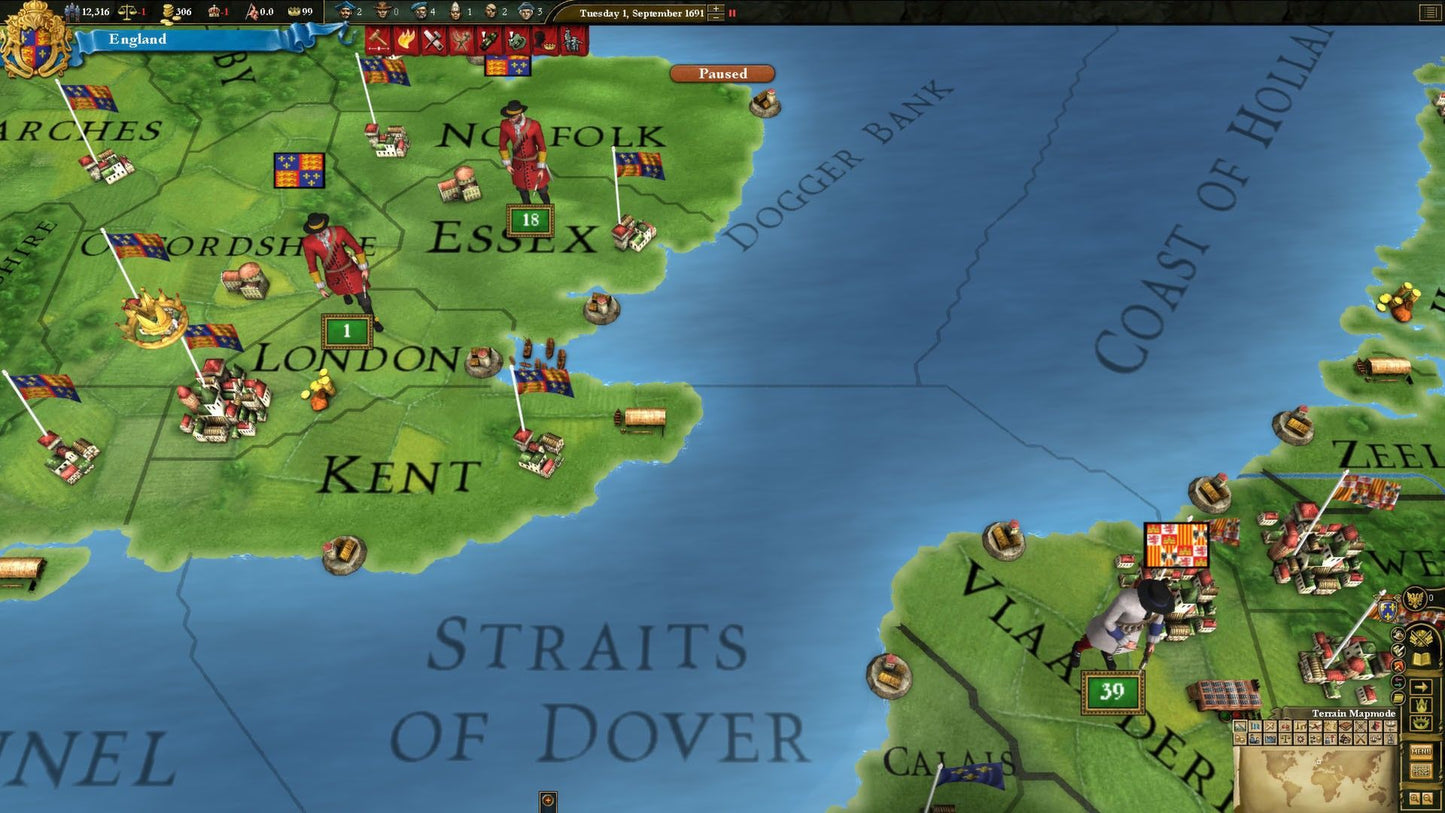Open the outliner with the golden arrow icon
This screenshot has height=813, width=1445.
click(1421, 686)
